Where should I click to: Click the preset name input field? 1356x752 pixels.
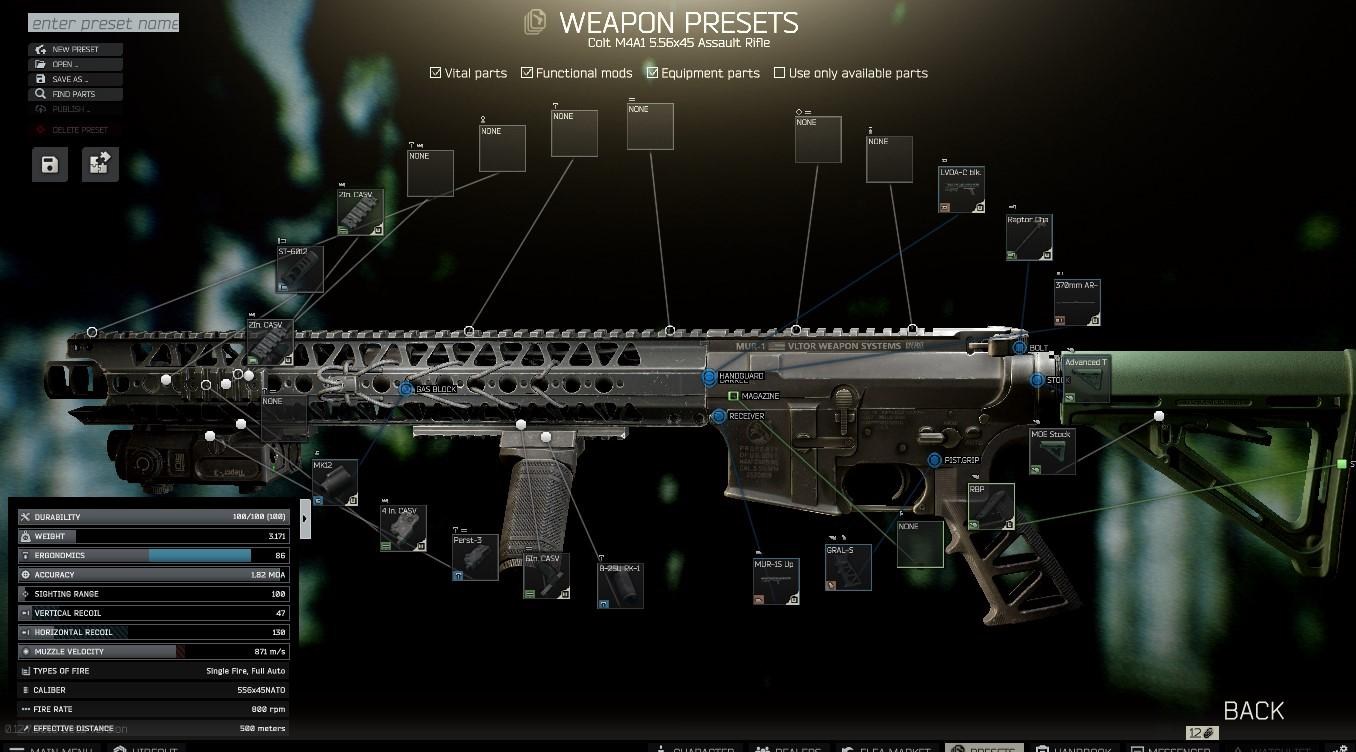tap(104, 23)
